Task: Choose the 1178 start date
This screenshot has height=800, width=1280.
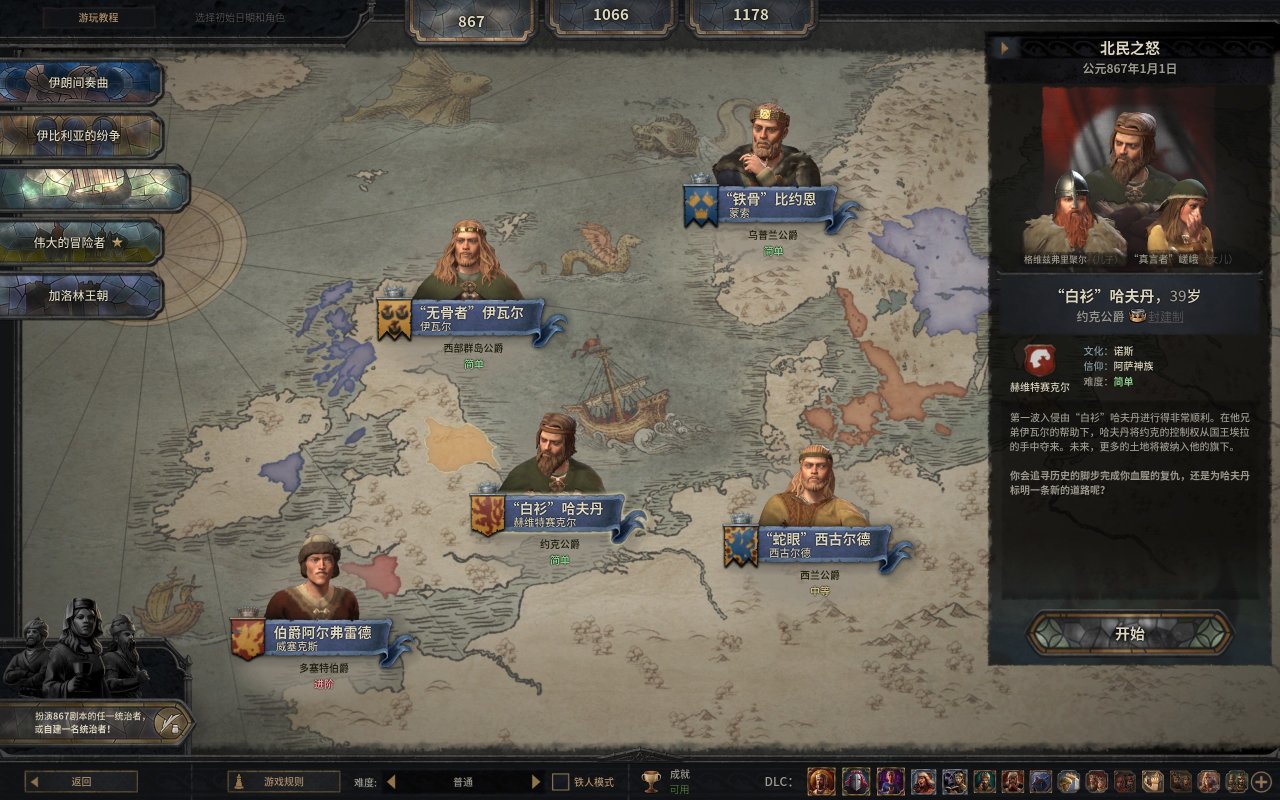Action: pos(750,15)
